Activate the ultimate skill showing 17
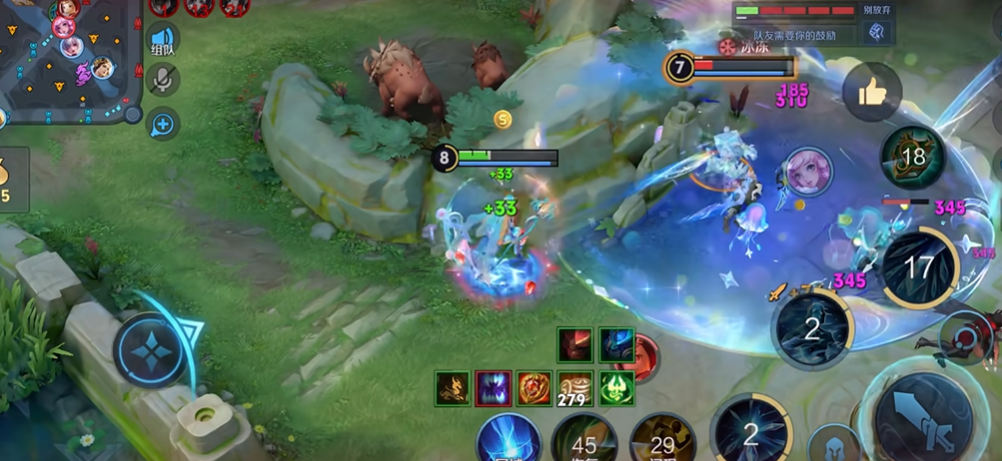The image size is (1002, 461). pos(919,267)
